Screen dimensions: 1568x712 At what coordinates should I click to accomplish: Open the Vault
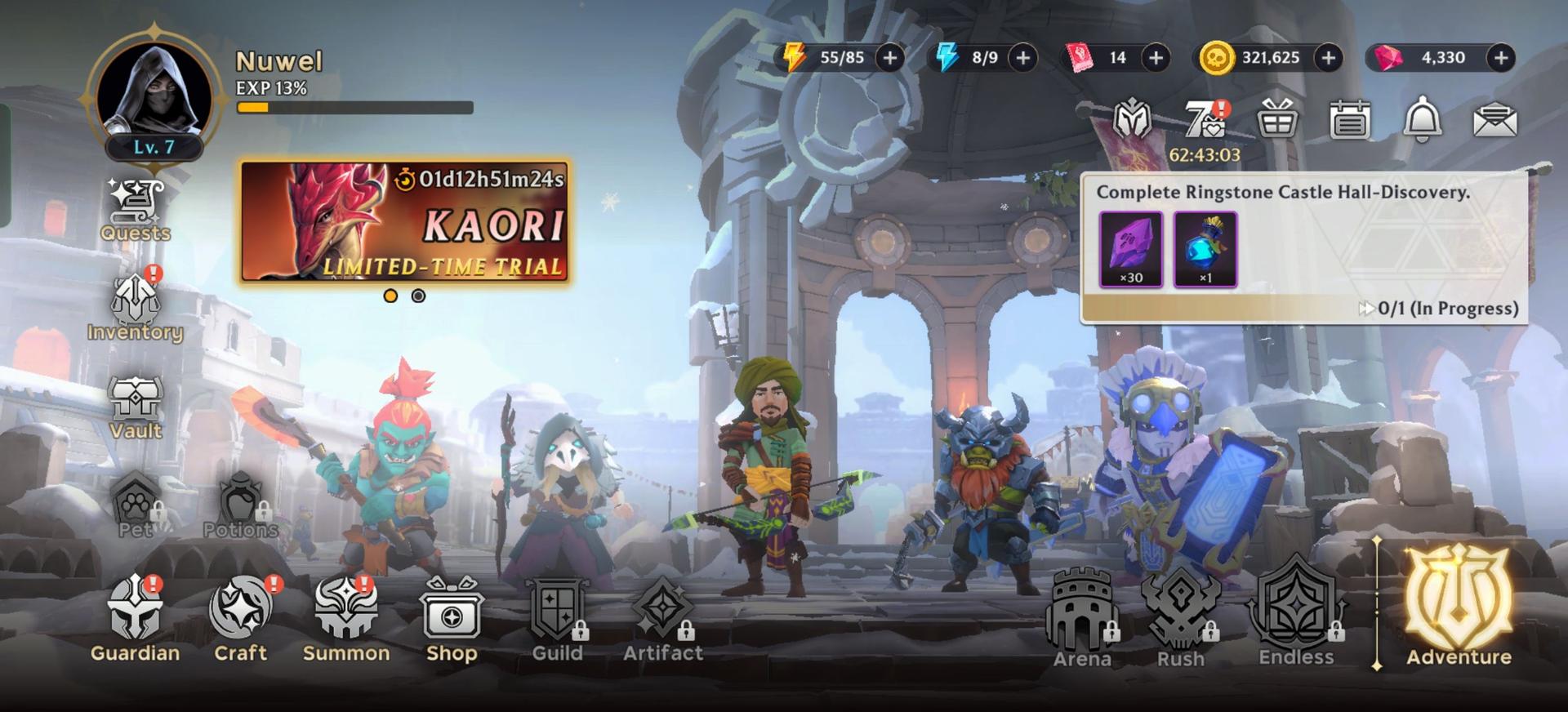point(136,407)
